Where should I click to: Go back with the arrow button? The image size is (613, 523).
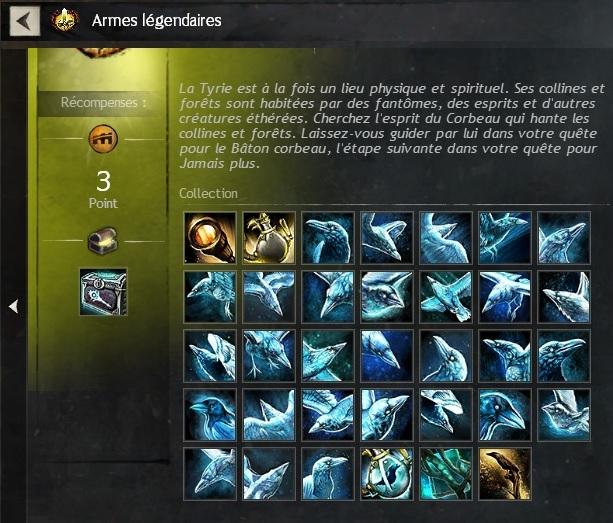pyautogui.click(x=24, y=20)
